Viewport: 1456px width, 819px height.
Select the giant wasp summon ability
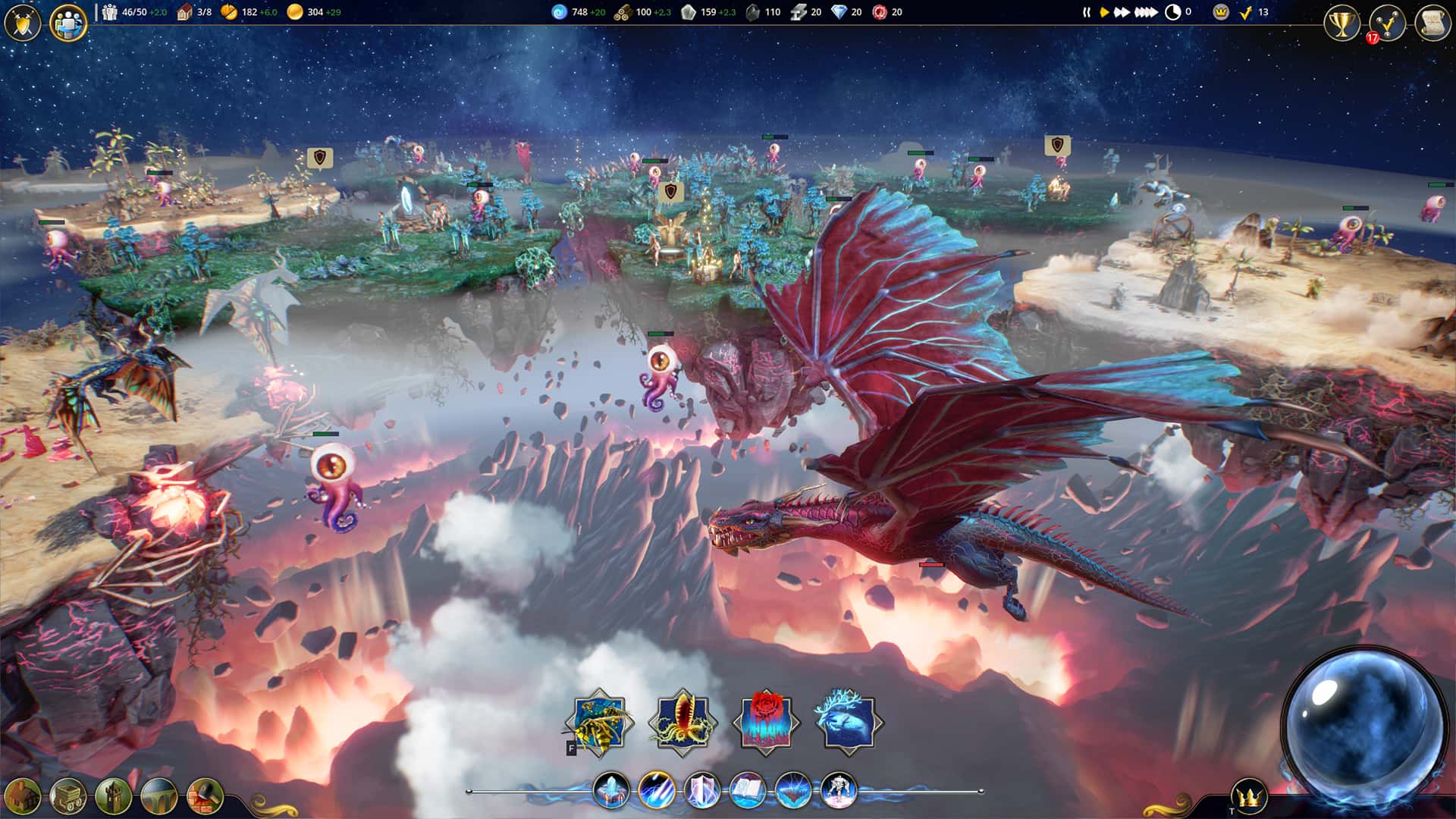pyautogui.click(x=599, y=723)
